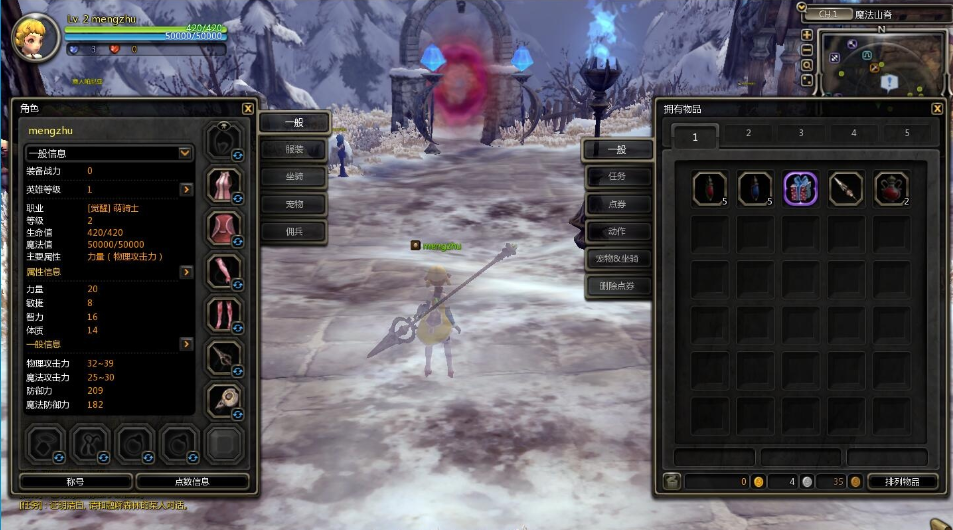953x530 pixels.
Task: Select the red health potion slot
Action: 709,188
